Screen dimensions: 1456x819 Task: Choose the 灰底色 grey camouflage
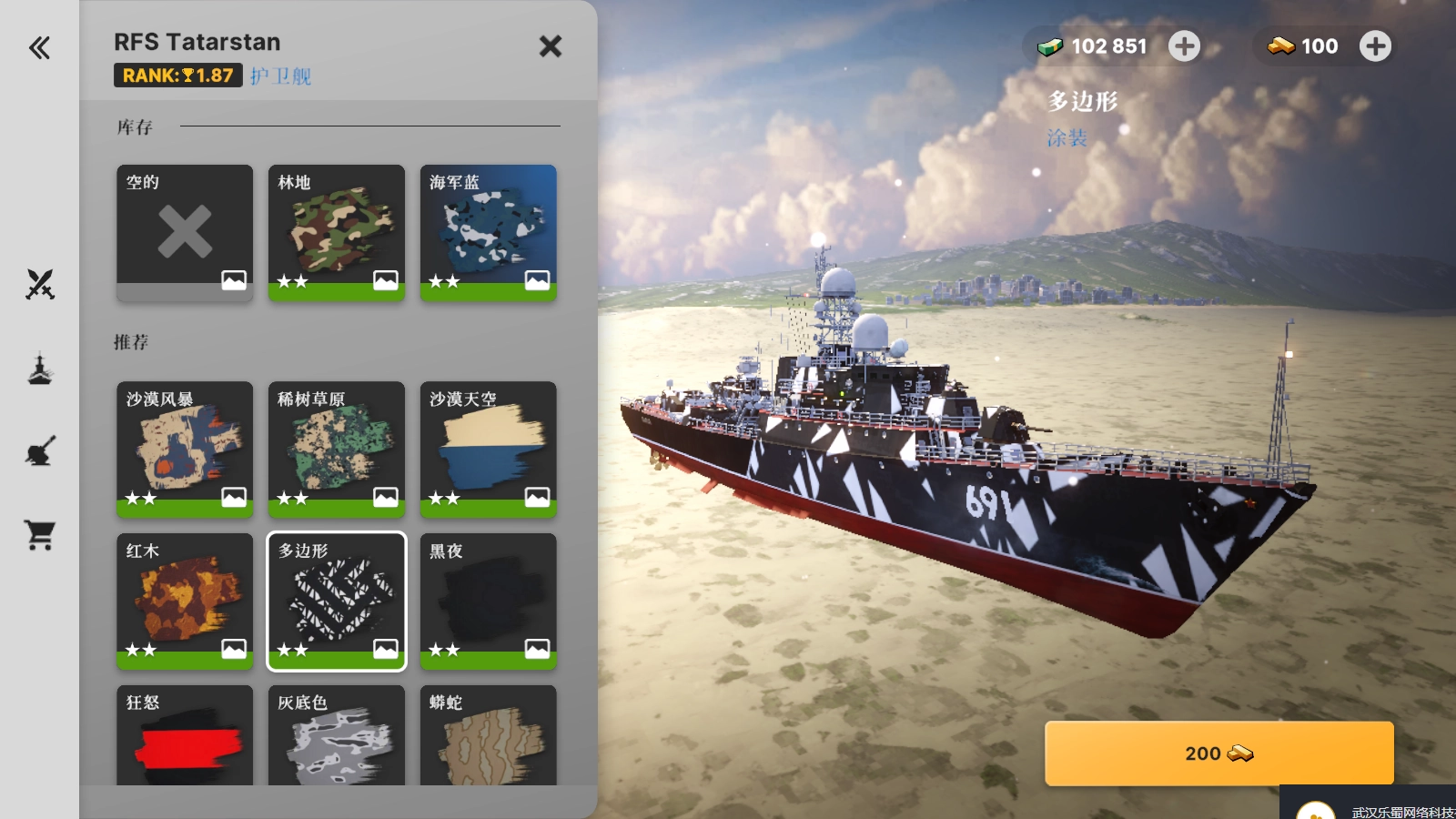click(x=337, y=735)
